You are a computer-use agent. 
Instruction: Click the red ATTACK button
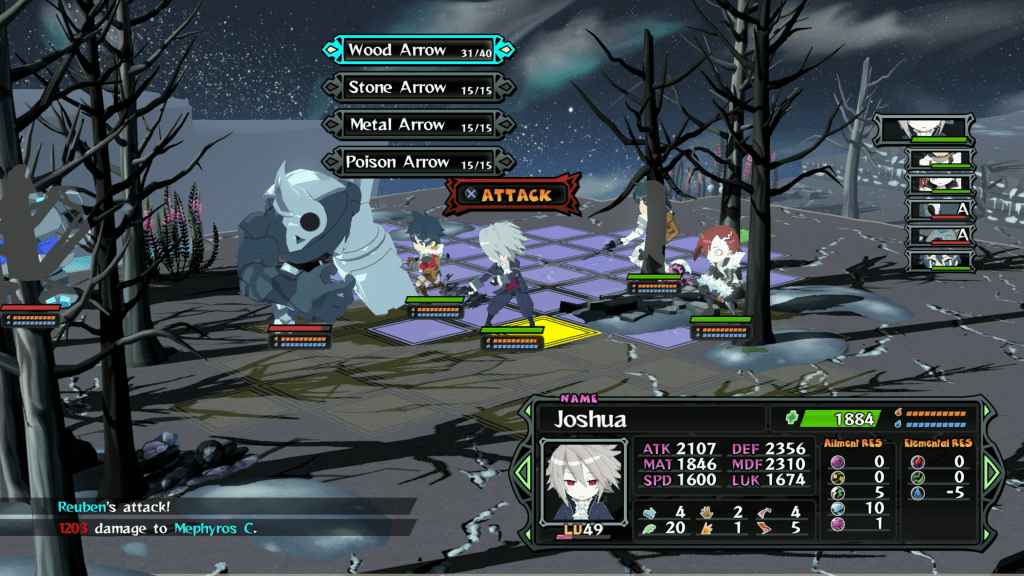pyautogui.click(x=513, y=195)
